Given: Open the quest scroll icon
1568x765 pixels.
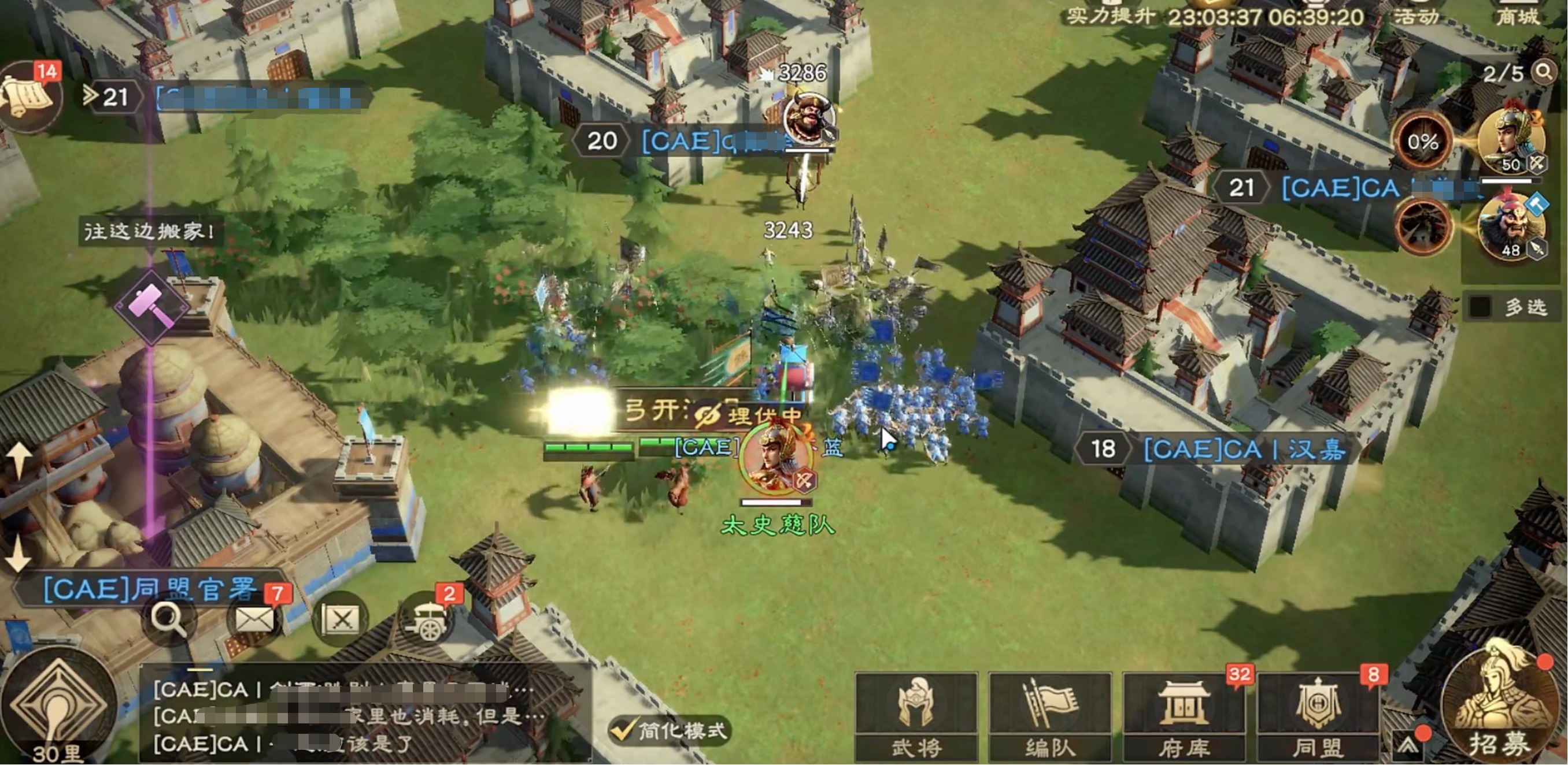Looking at the screenshot, I should click(29, 97).
